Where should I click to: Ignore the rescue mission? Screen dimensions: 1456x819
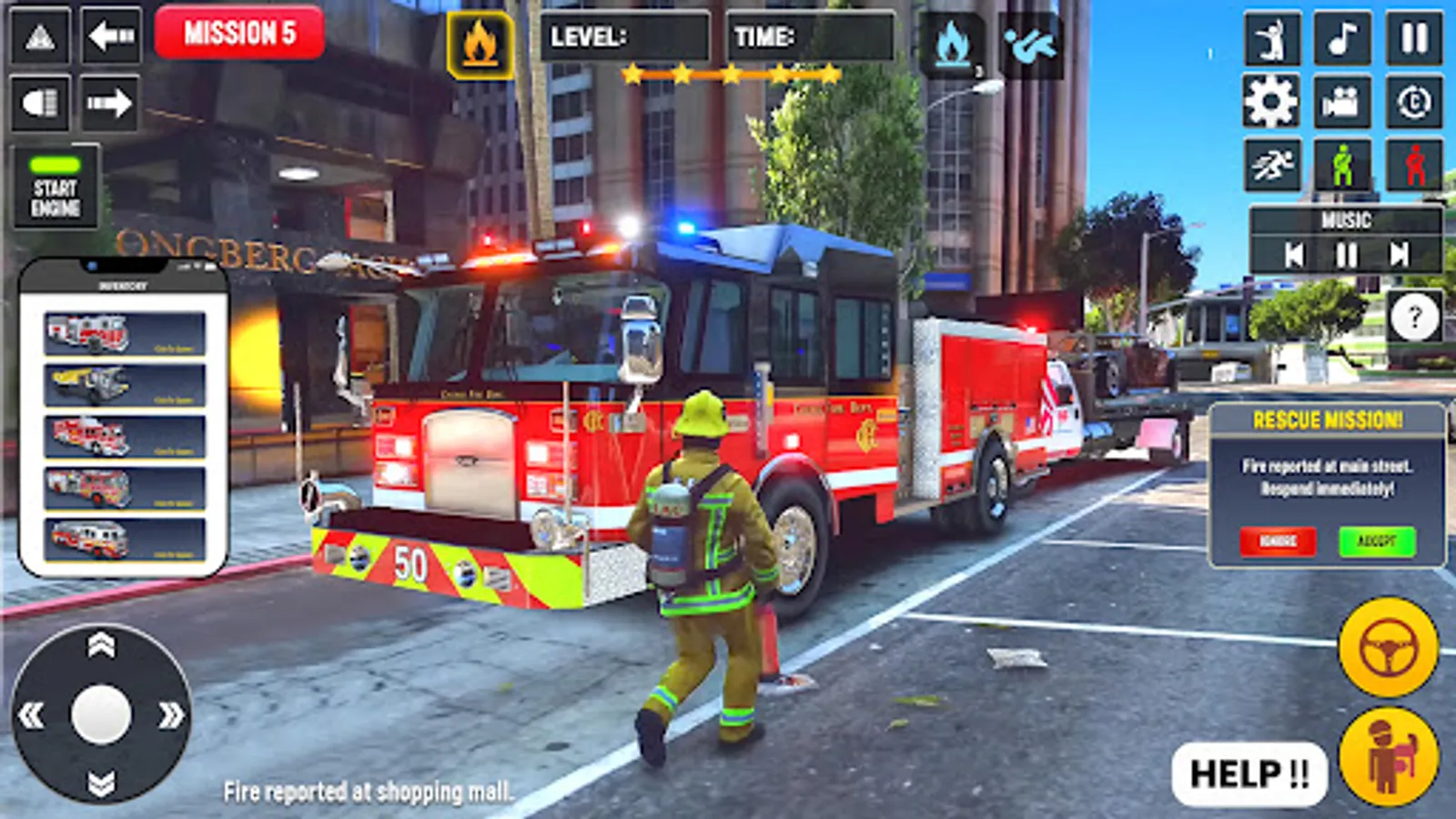point(1279,539)
